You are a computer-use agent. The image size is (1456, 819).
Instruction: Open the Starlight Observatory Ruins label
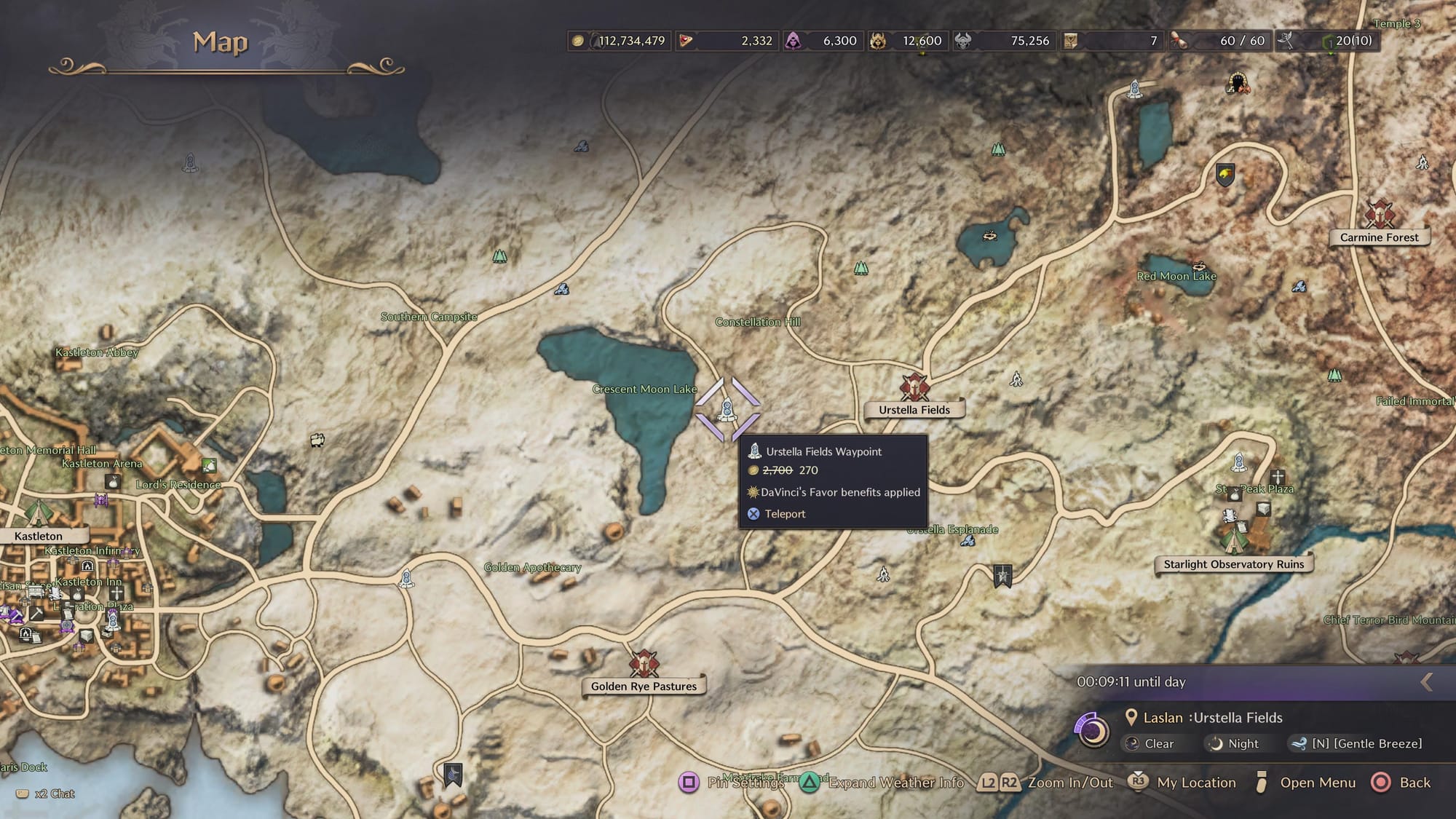coord(1233,564)
